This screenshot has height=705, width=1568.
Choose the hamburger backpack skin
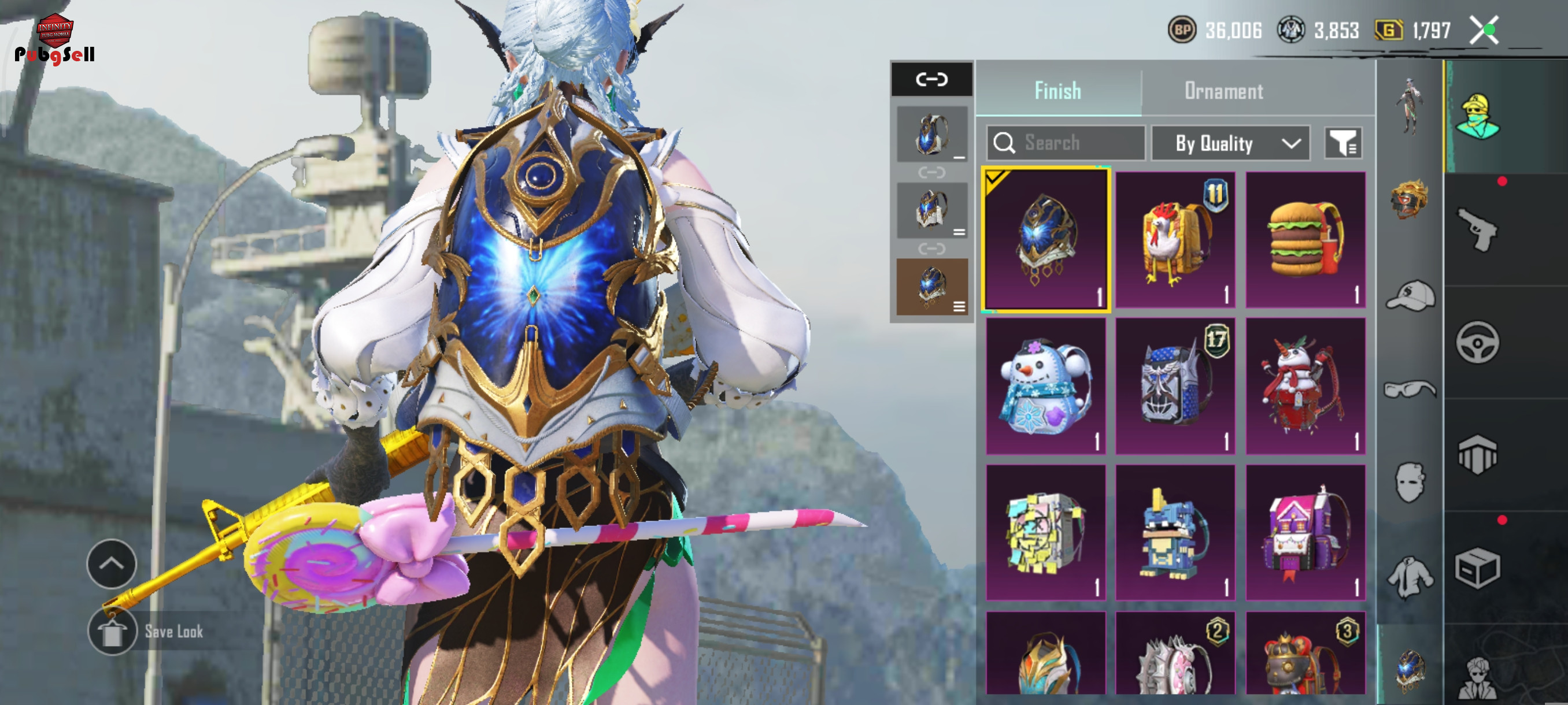click(x=1306, y=239)
